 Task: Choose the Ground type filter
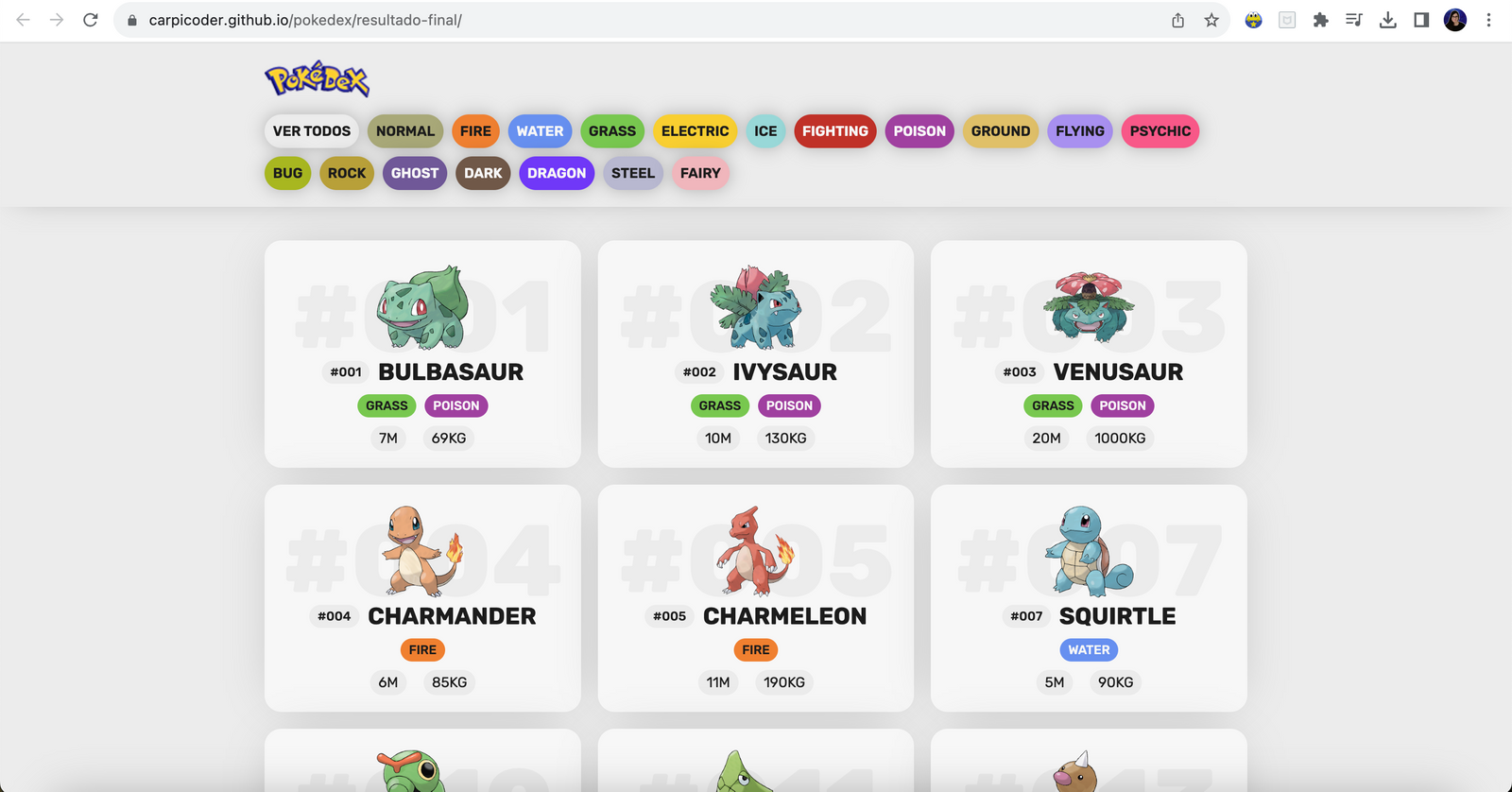[1001, 131]
